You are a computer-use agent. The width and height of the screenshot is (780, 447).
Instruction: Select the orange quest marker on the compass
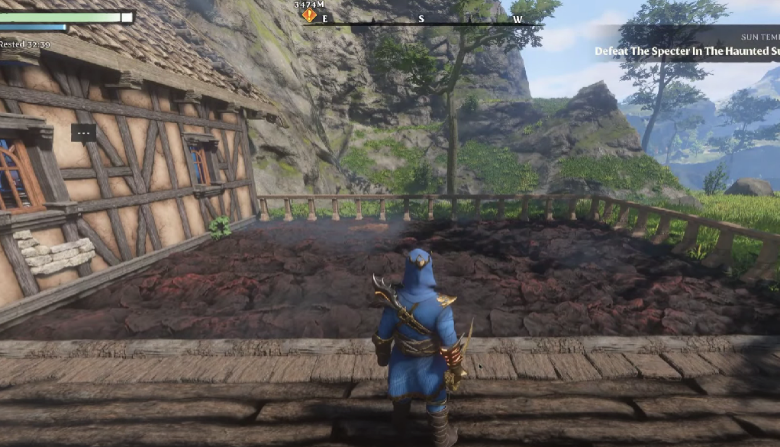point(310,16)
